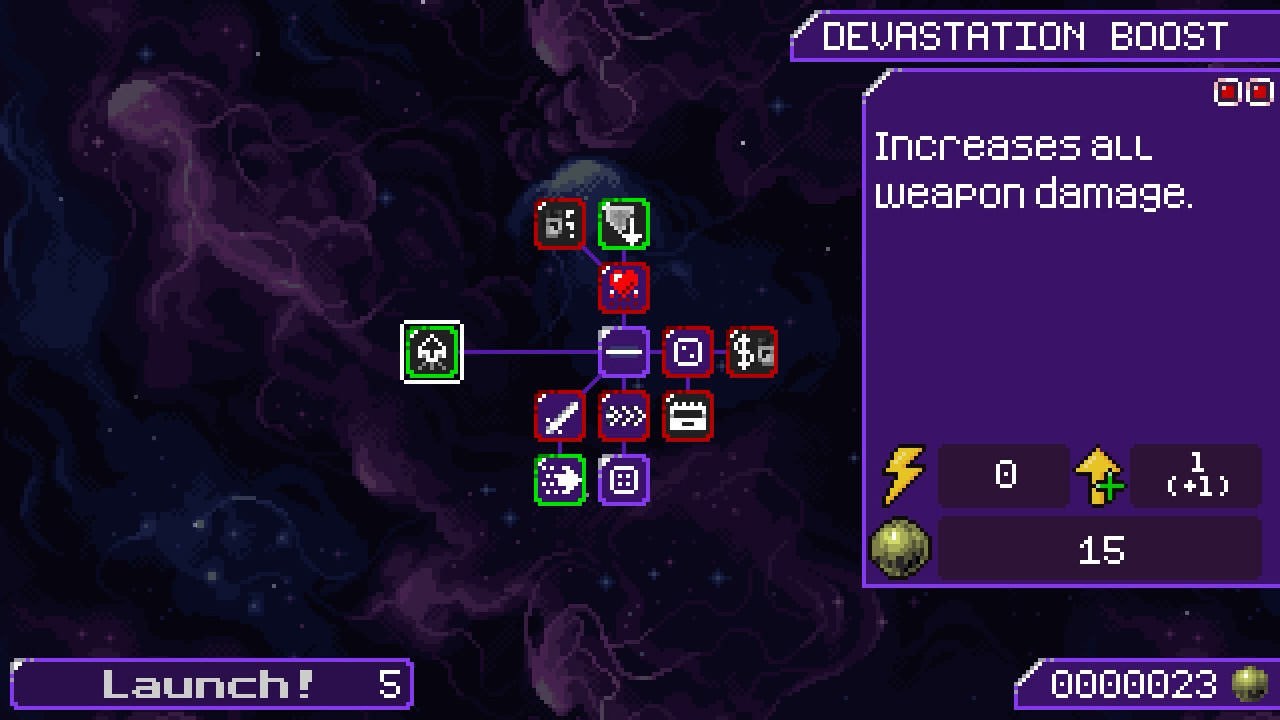Click the coin icon next to the cost
The height and width of the screenshot is (720, 1280).
click(898, 546)
